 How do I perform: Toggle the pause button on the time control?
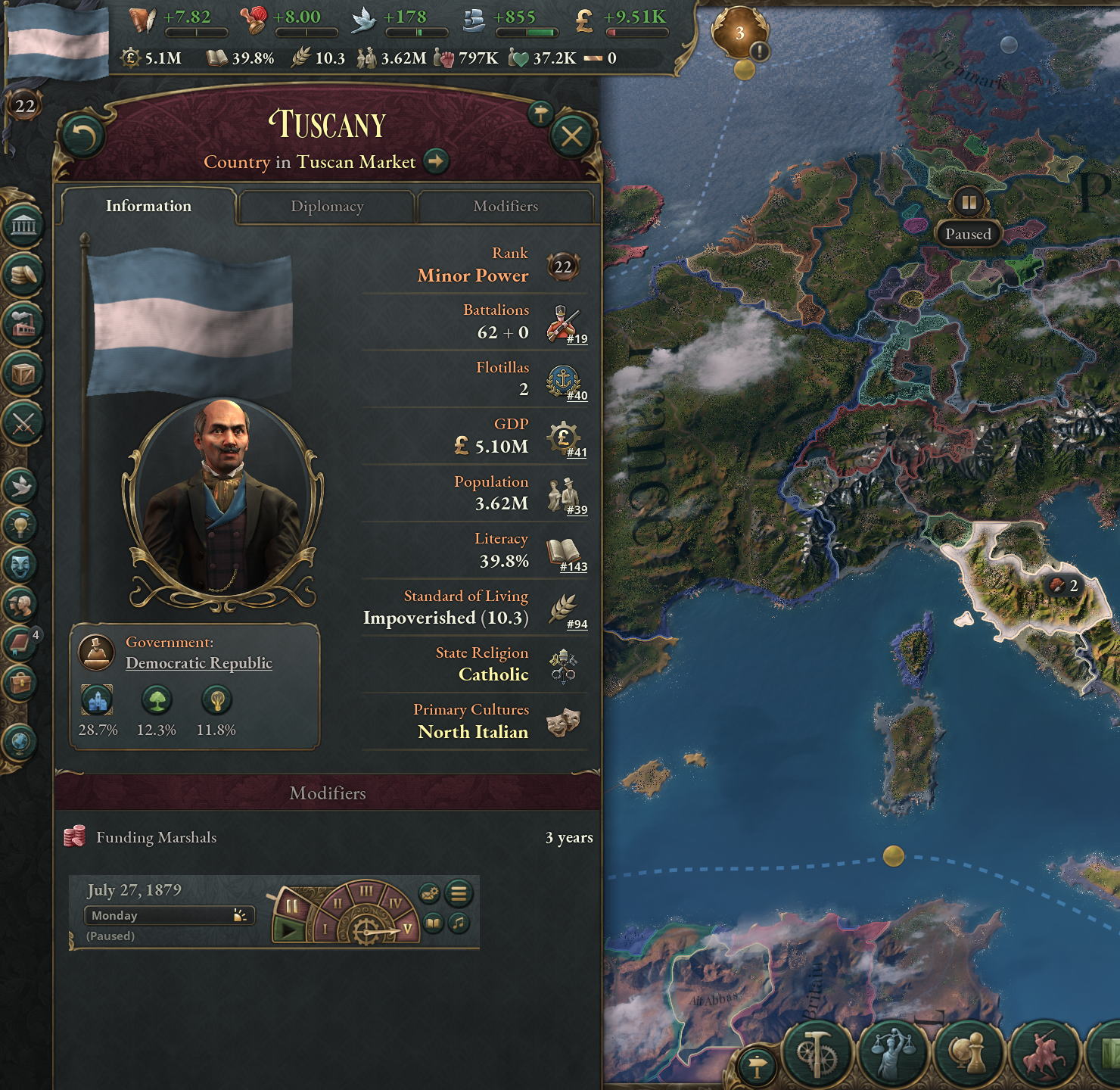click(x=291, y=906)
